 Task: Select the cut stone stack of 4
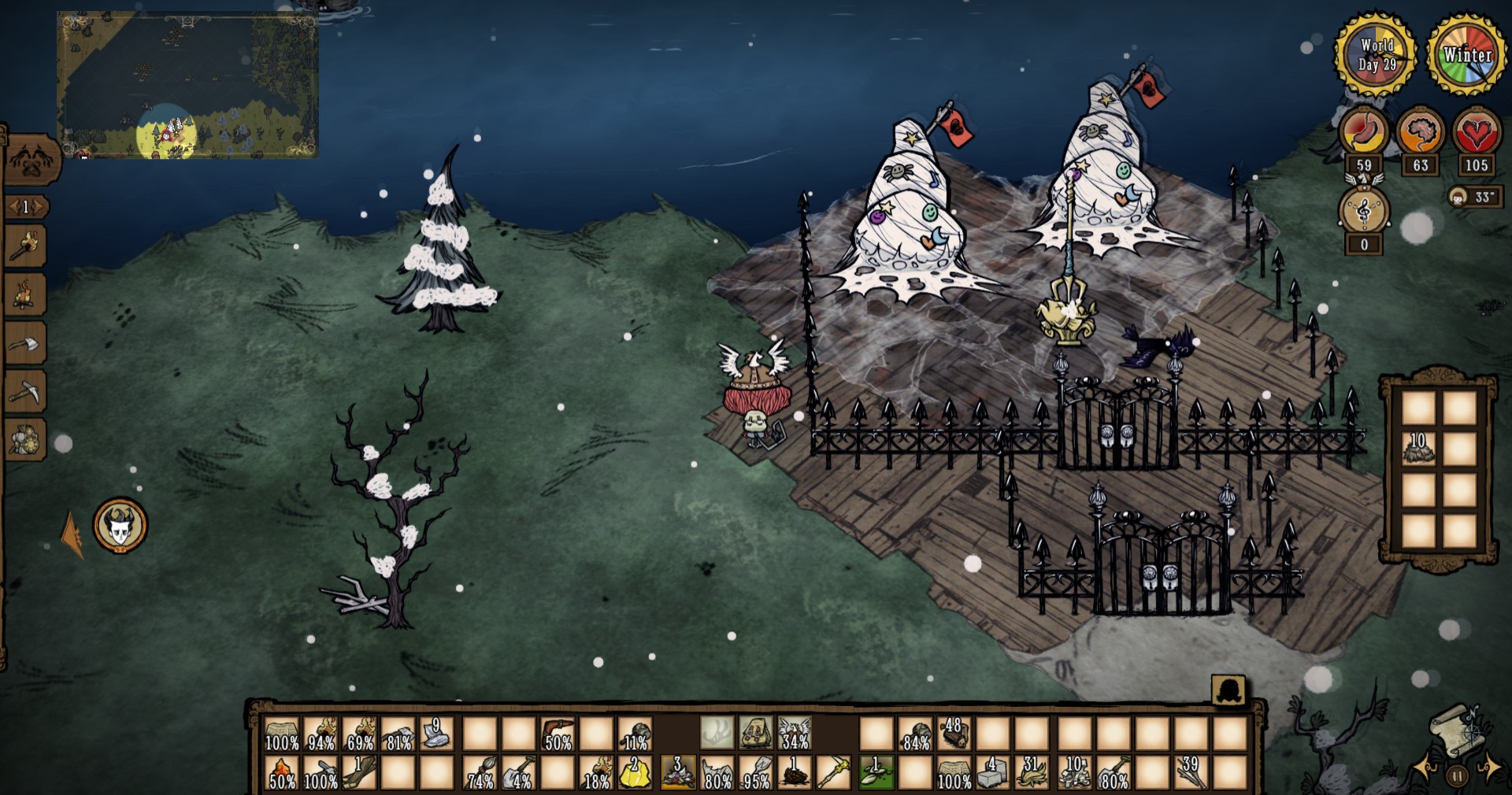point(994,774)
